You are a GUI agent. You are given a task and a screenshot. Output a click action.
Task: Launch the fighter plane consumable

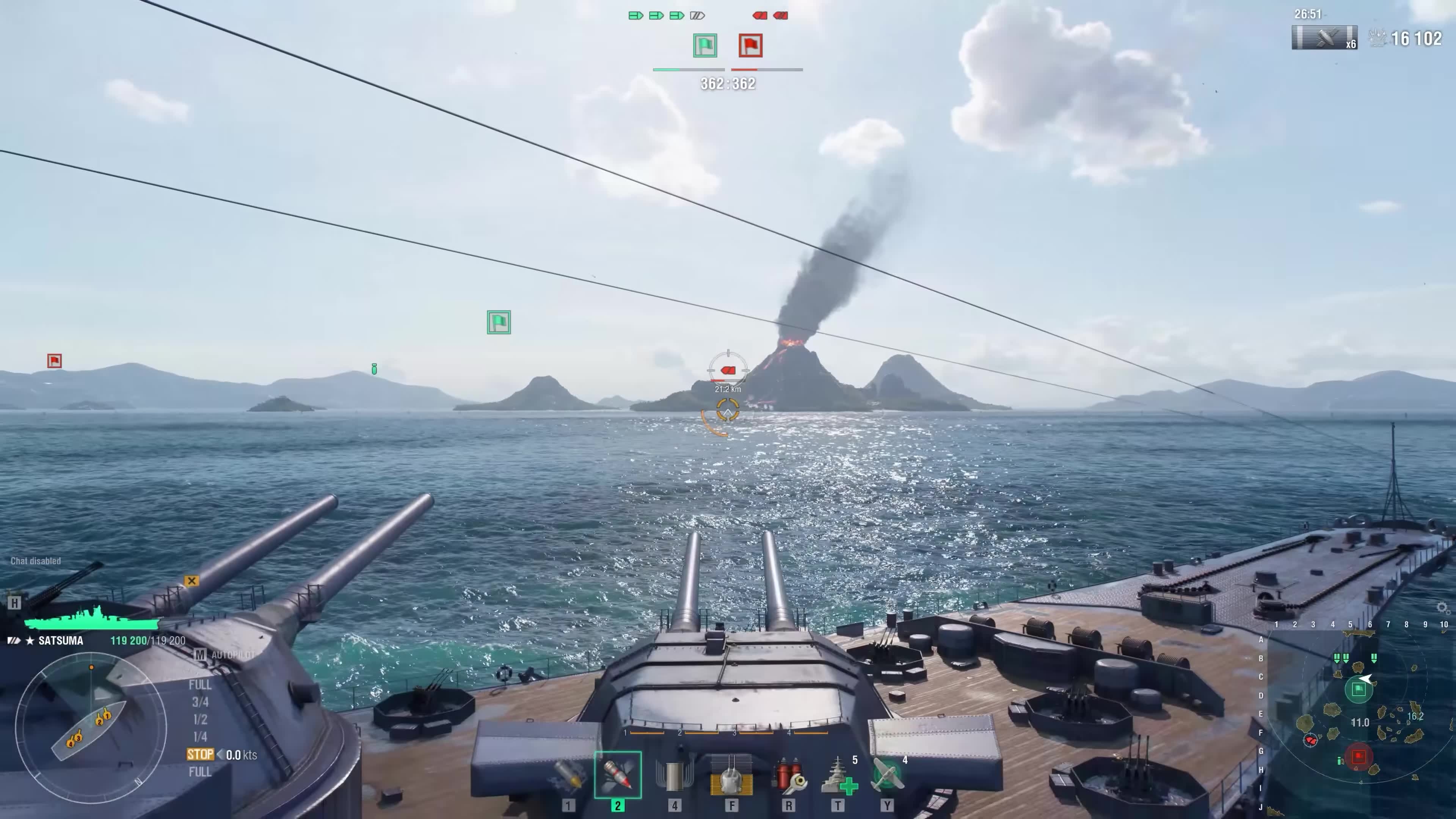[887, 775]
